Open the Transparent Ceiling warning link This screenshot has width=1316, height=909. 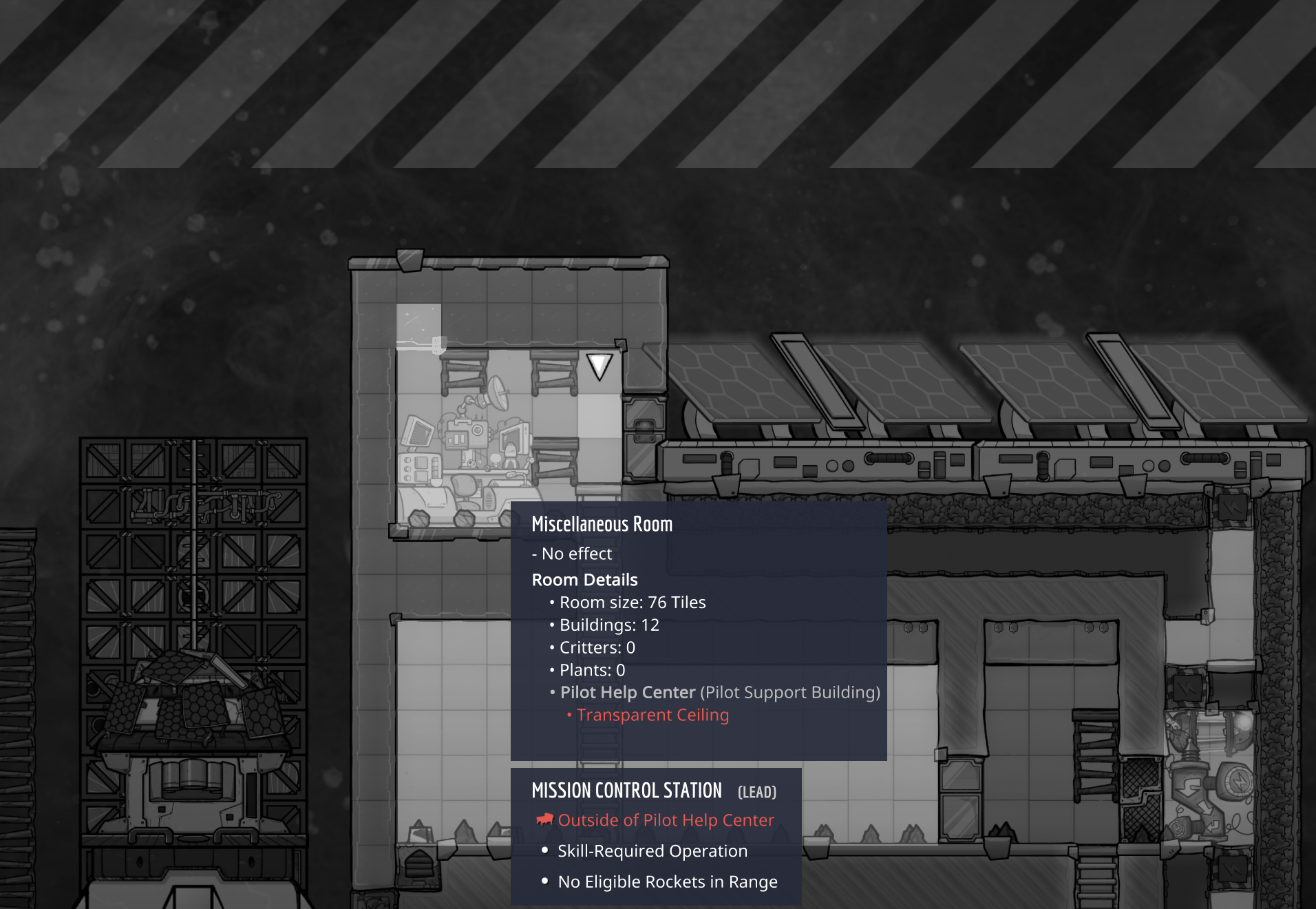[652, 715]
